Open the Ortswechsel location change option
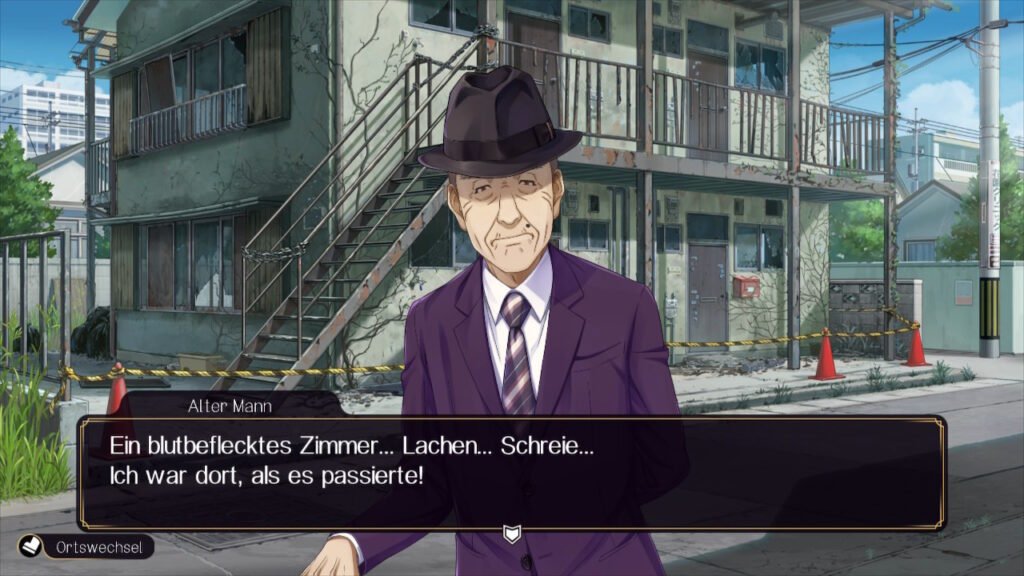This screenshot has height=576, width=1024. tap(86, 547)
